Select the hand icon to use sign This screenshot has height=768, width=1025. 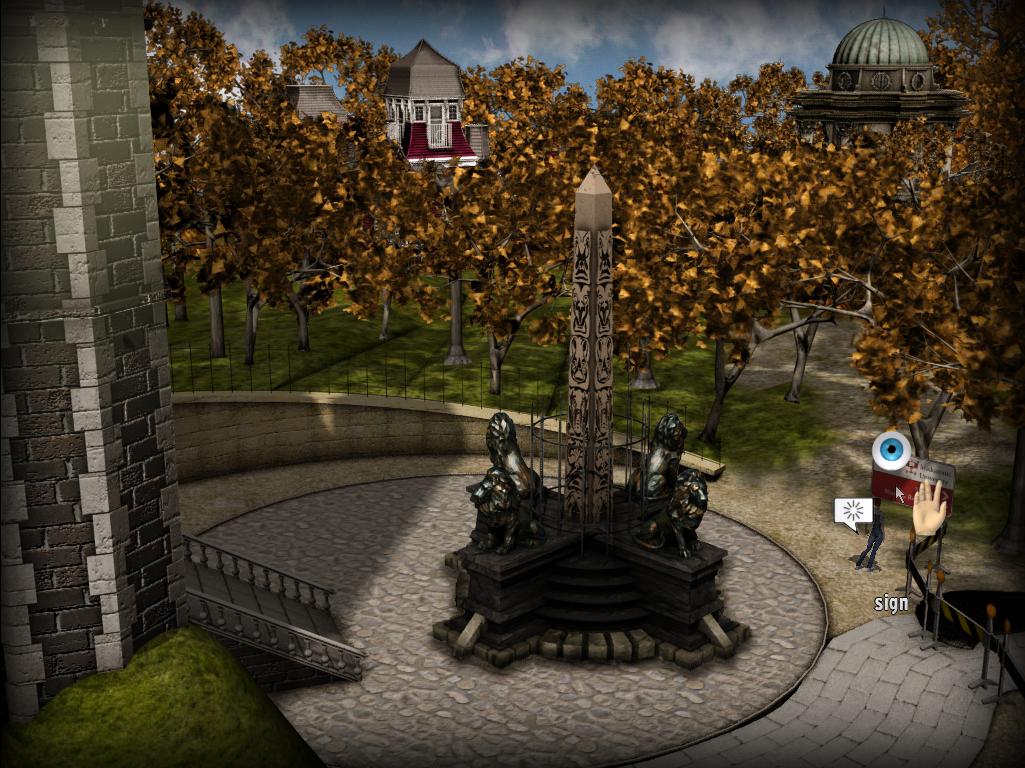point(931,509)
